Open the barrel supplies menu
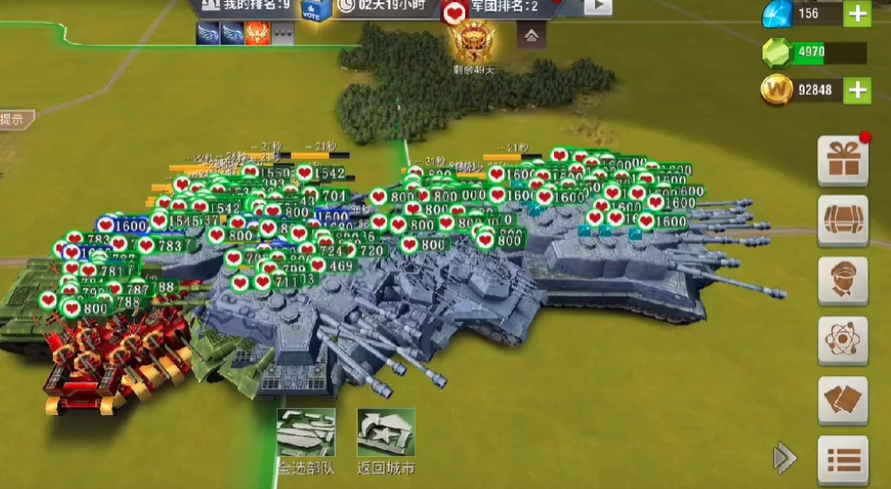This screenshot has width=891, height=489. [x=842, y=220]
